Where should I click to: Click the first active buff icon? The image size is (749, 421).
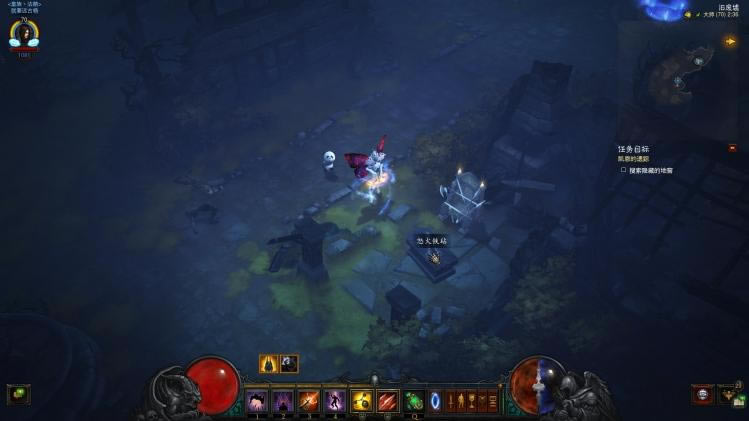(x=269, y=364)
